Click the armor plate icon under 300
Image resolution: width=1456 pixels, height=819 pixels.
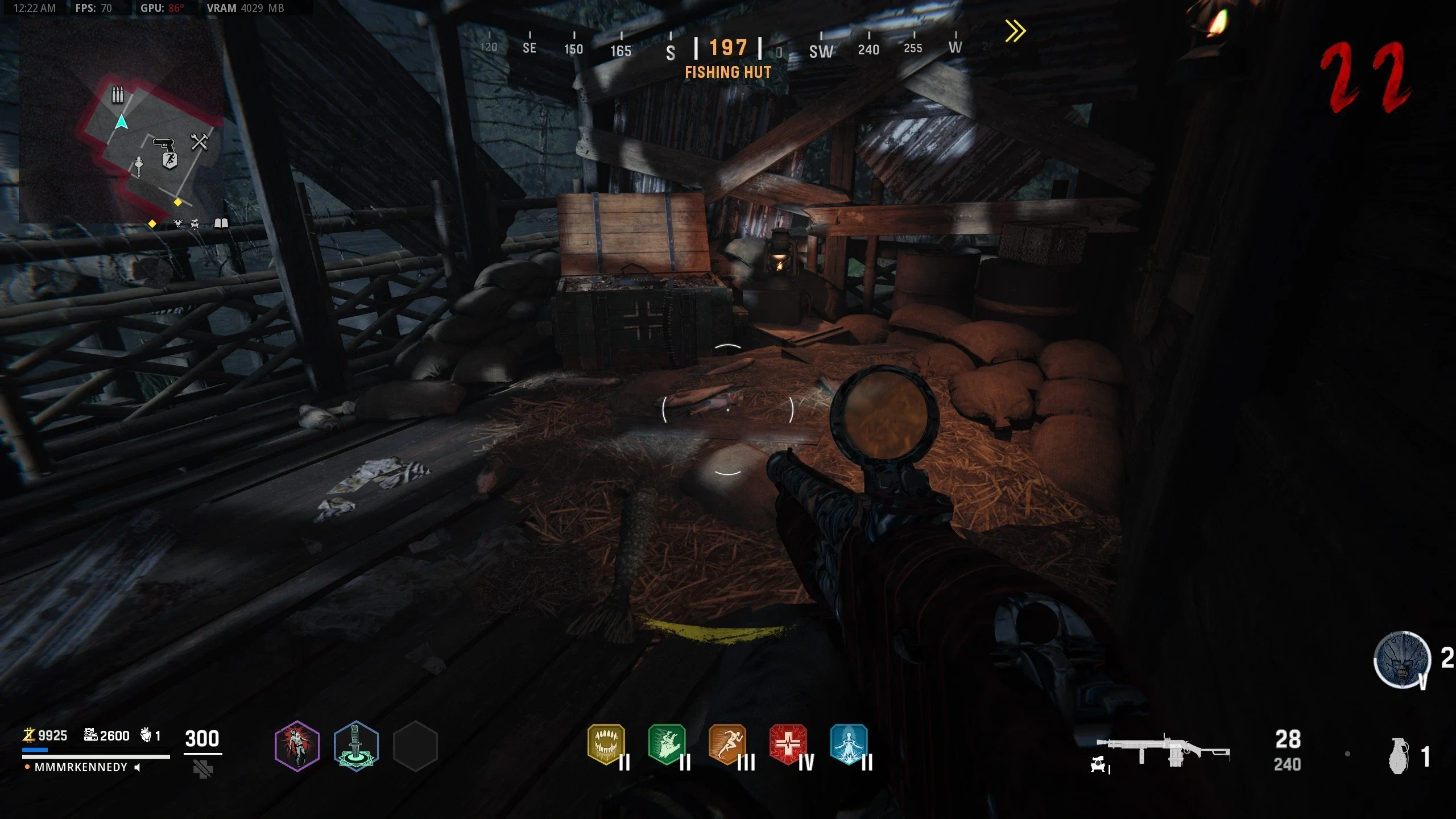(x=203, y=770)
